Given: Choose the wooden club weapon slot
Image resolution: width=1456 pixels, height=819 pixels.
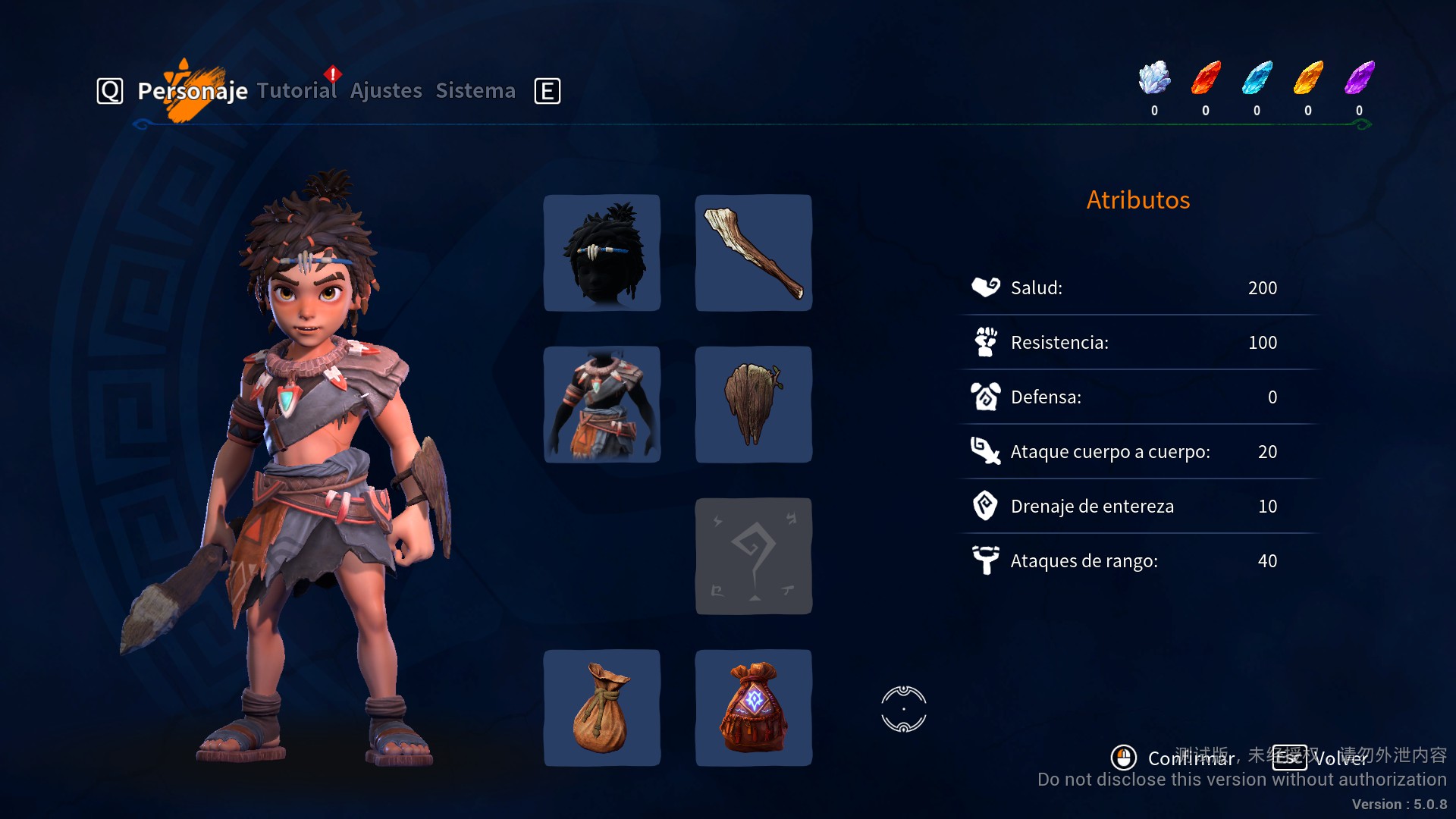Looking at the screenshot, I should click(x=754, y=253).
